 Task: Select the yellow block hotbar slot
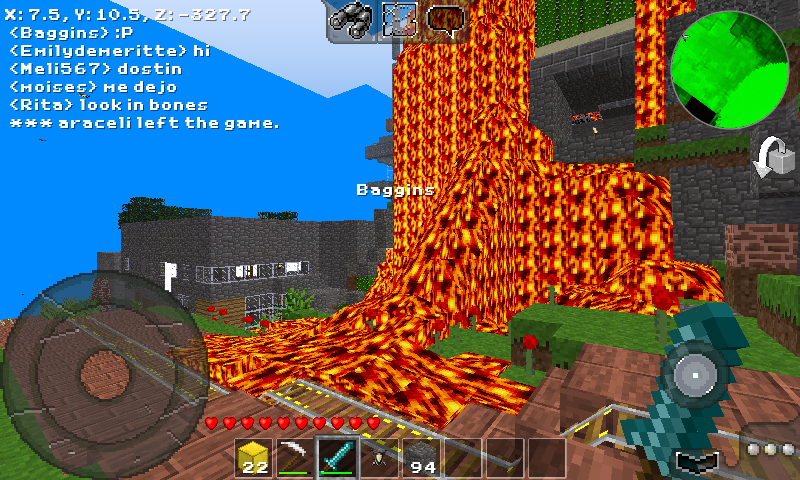click(x=255, y=458)
